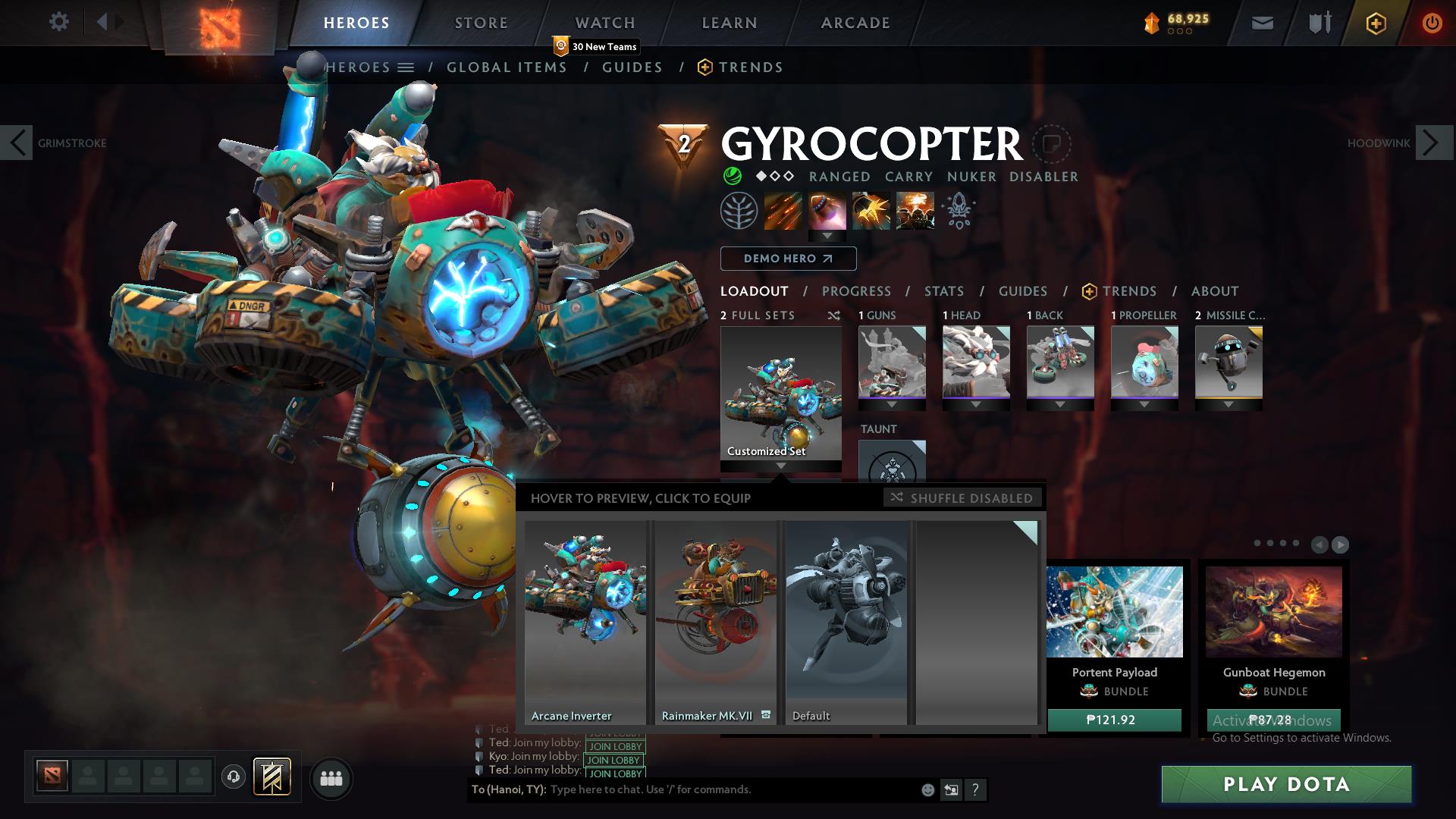Open the guild banner panel
The image size is (1456, 819).
(x=1319, y=21)
